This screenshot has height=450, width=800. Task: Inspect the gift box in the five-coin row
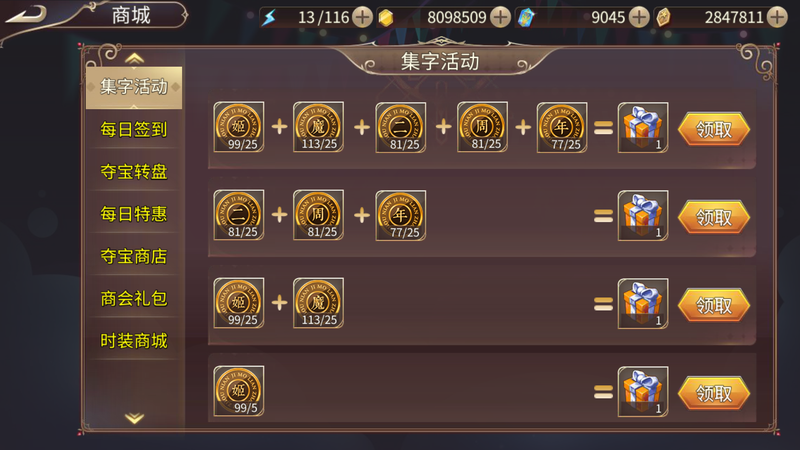click(642, 128)
